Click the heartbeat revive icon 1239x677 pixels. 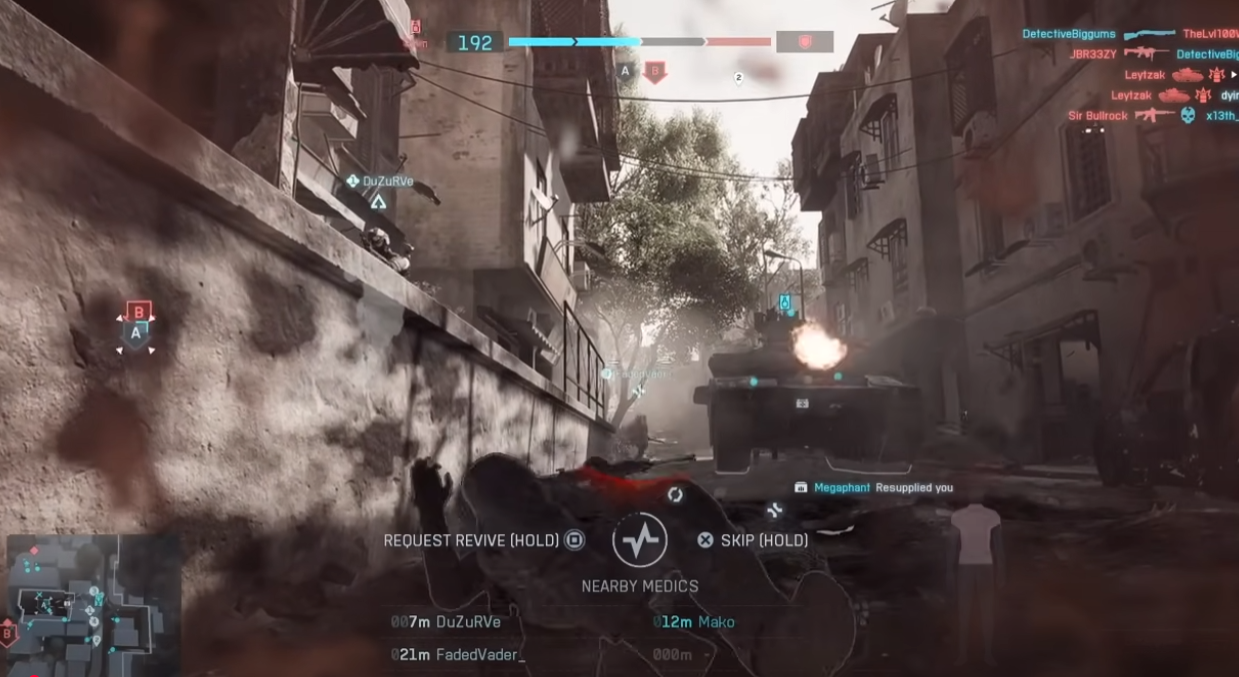pos(639,540)
